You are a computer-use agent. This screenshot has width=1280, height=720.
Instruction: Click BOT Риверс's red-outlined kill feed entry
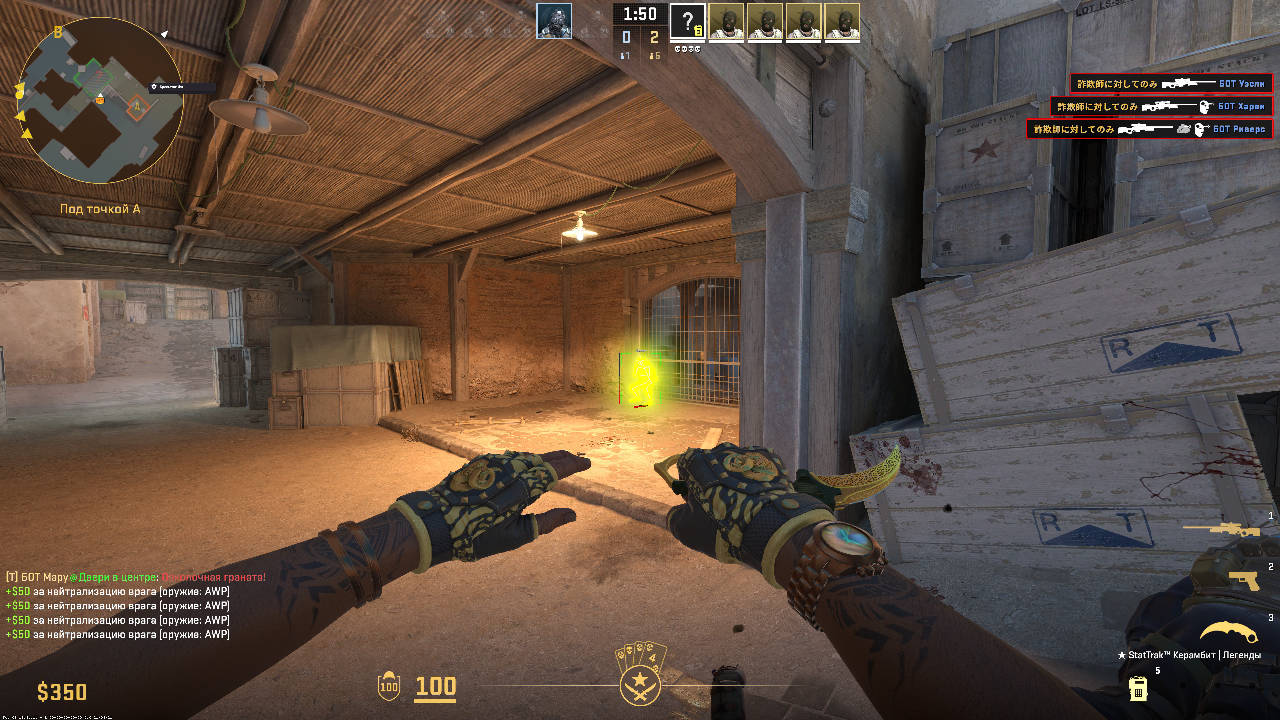[x=1150, y=128]
